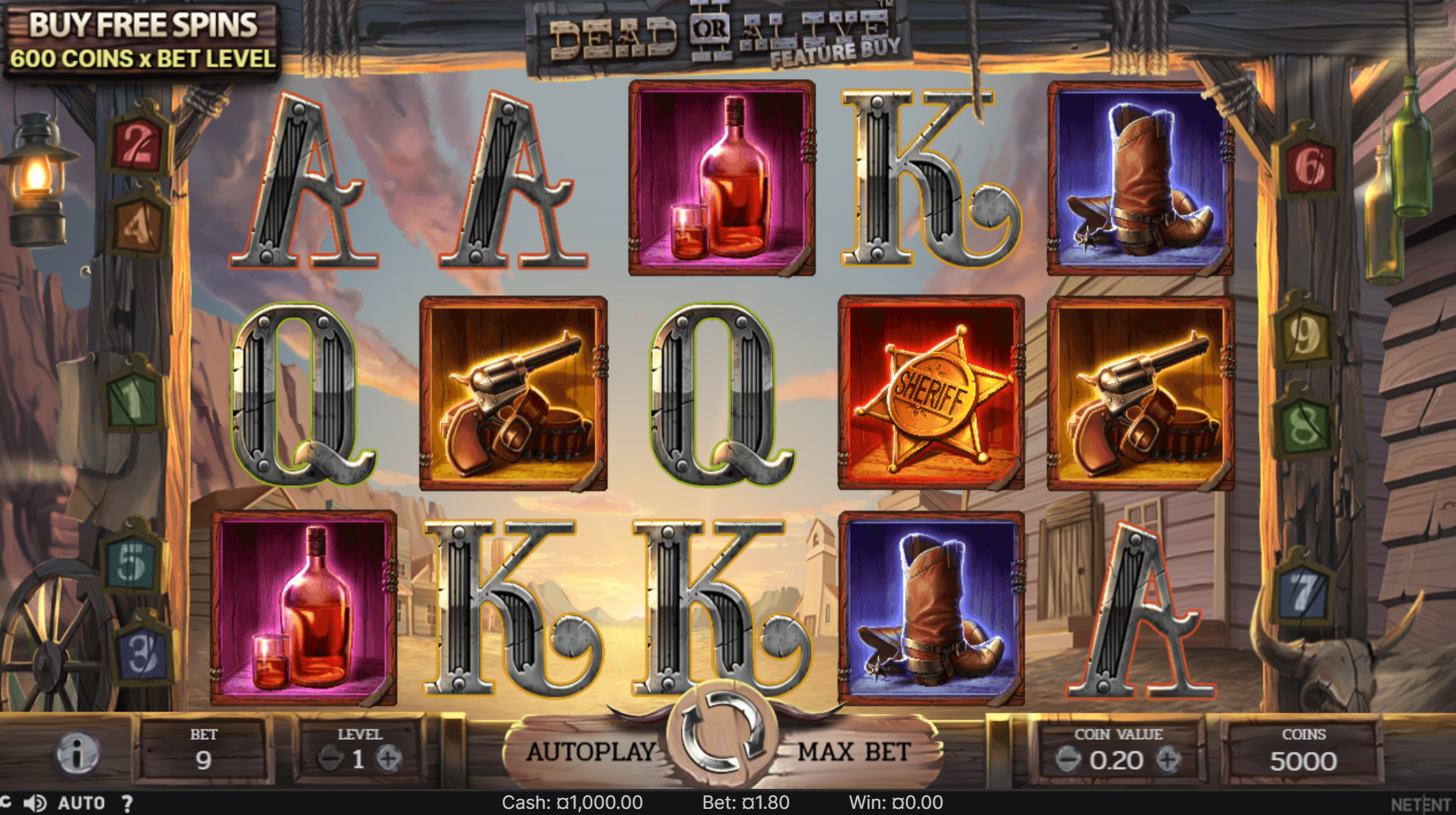Open the AUTO settings in the bottom bar
Screen dimensions: 1456x815
[x=81, y=803]
